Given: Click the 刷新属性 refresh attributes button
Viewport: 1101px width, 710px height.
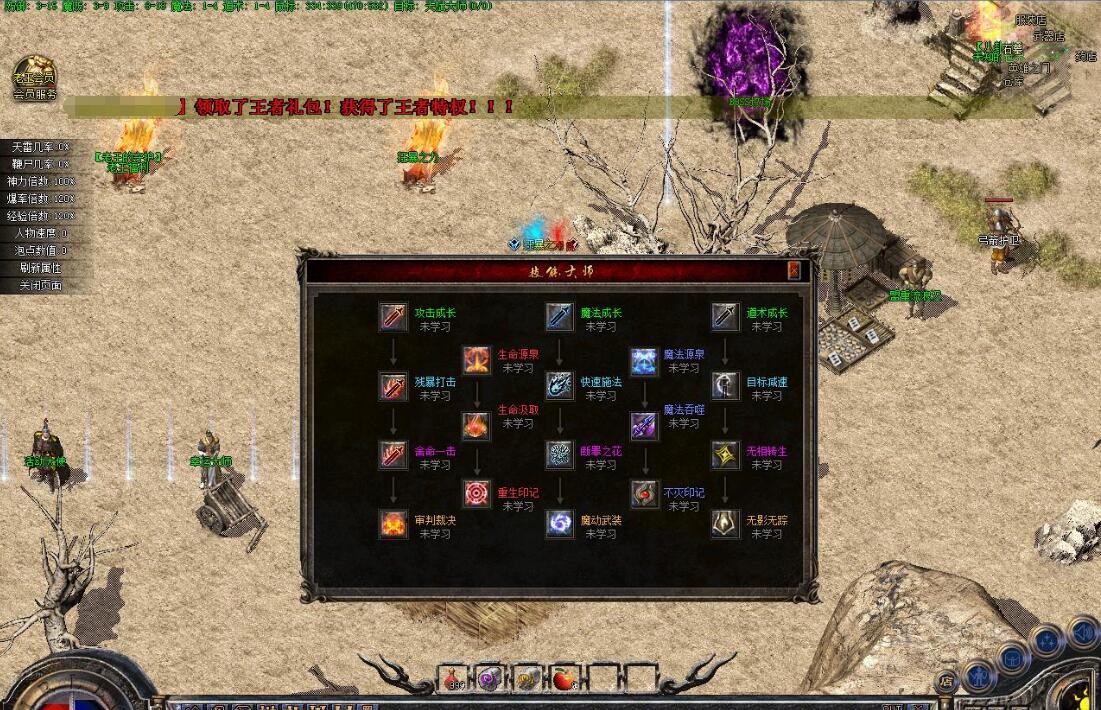Looking at the screenshot, I should click(40, 268).
